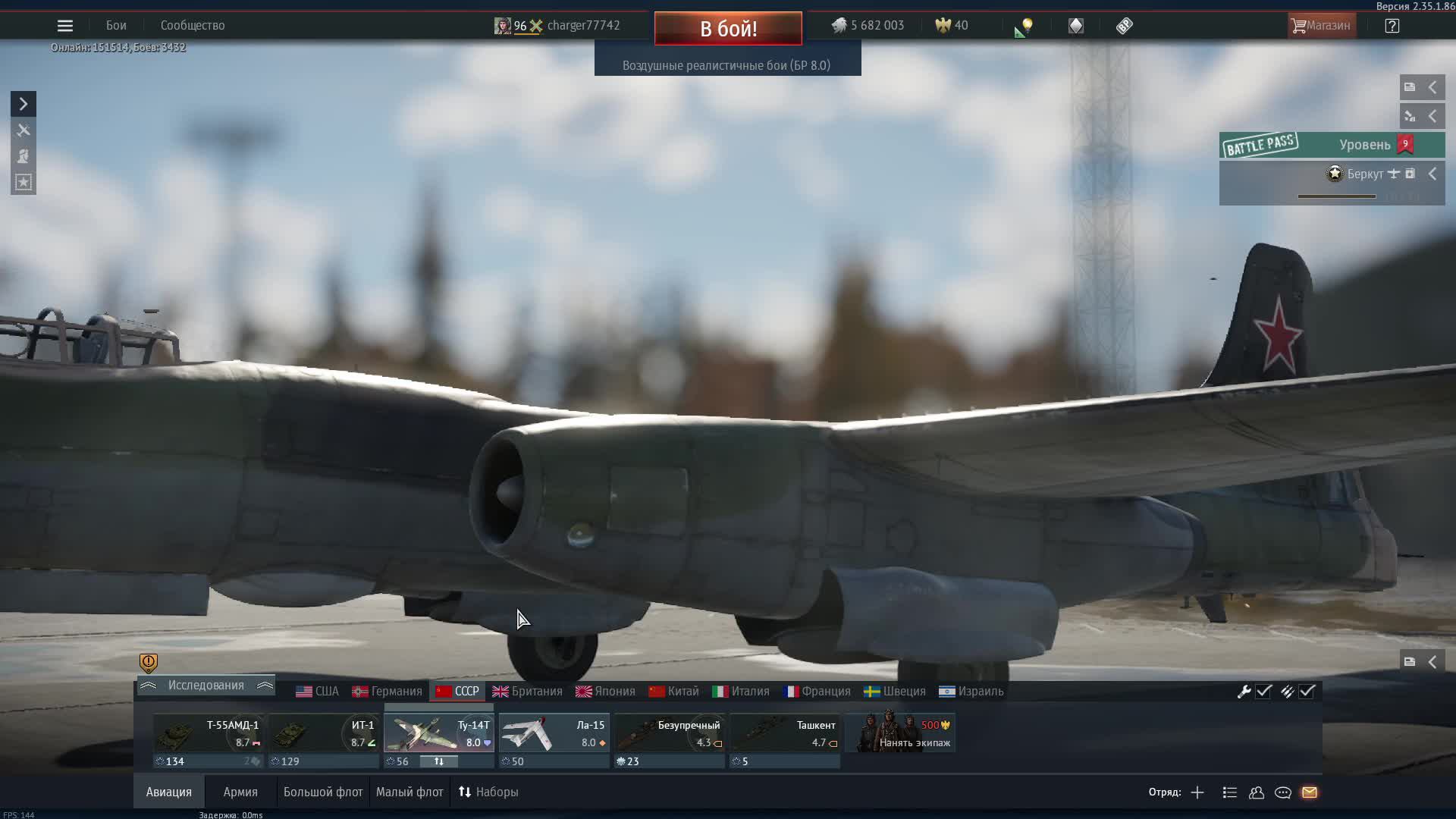Collapse the top-right hangar panel chevron
1456x819 pixels.
(1433, 86)
